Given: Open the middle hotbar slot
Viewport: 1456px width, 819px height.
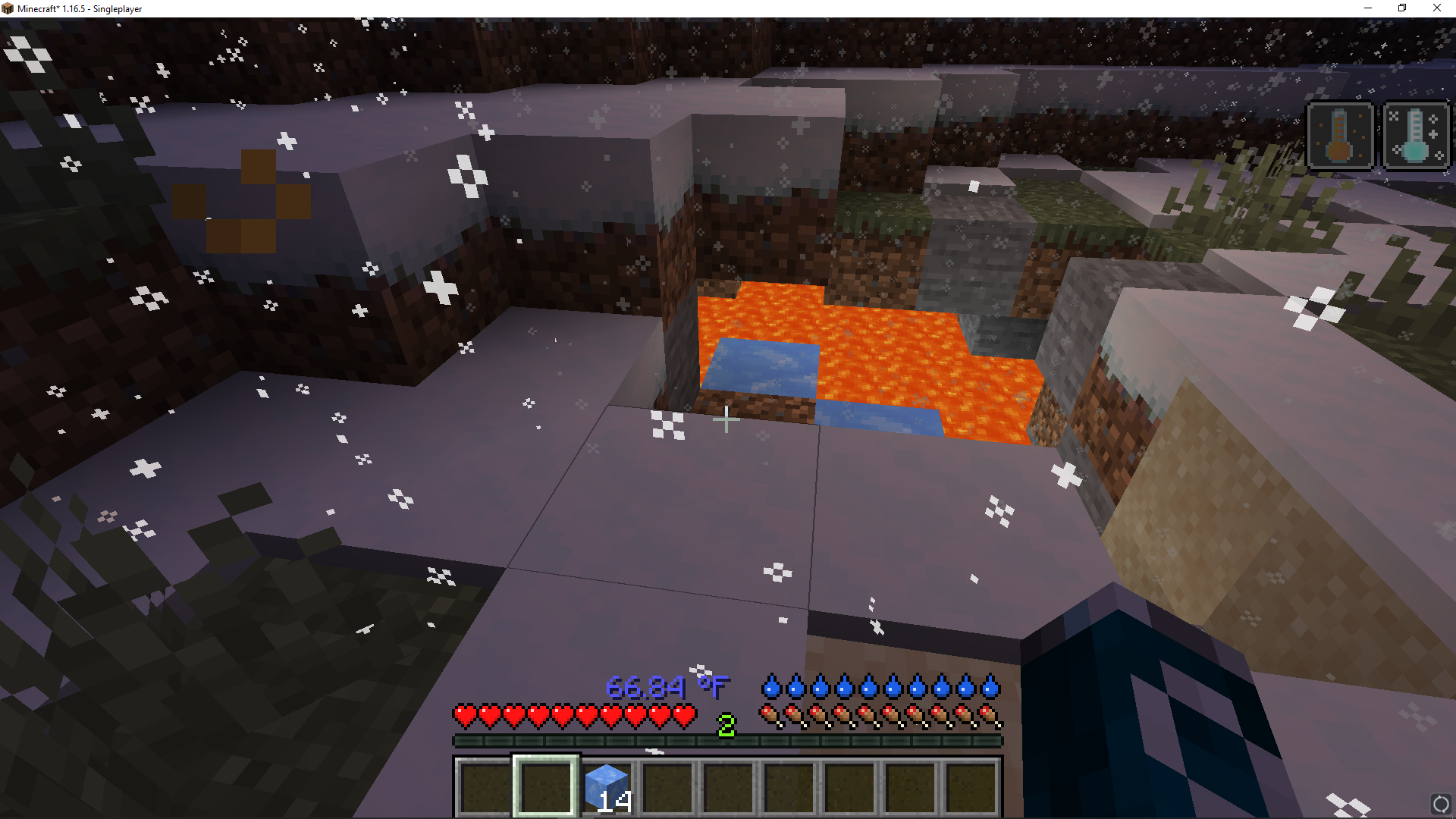Looking at the screenshot, I should [726, 785].
